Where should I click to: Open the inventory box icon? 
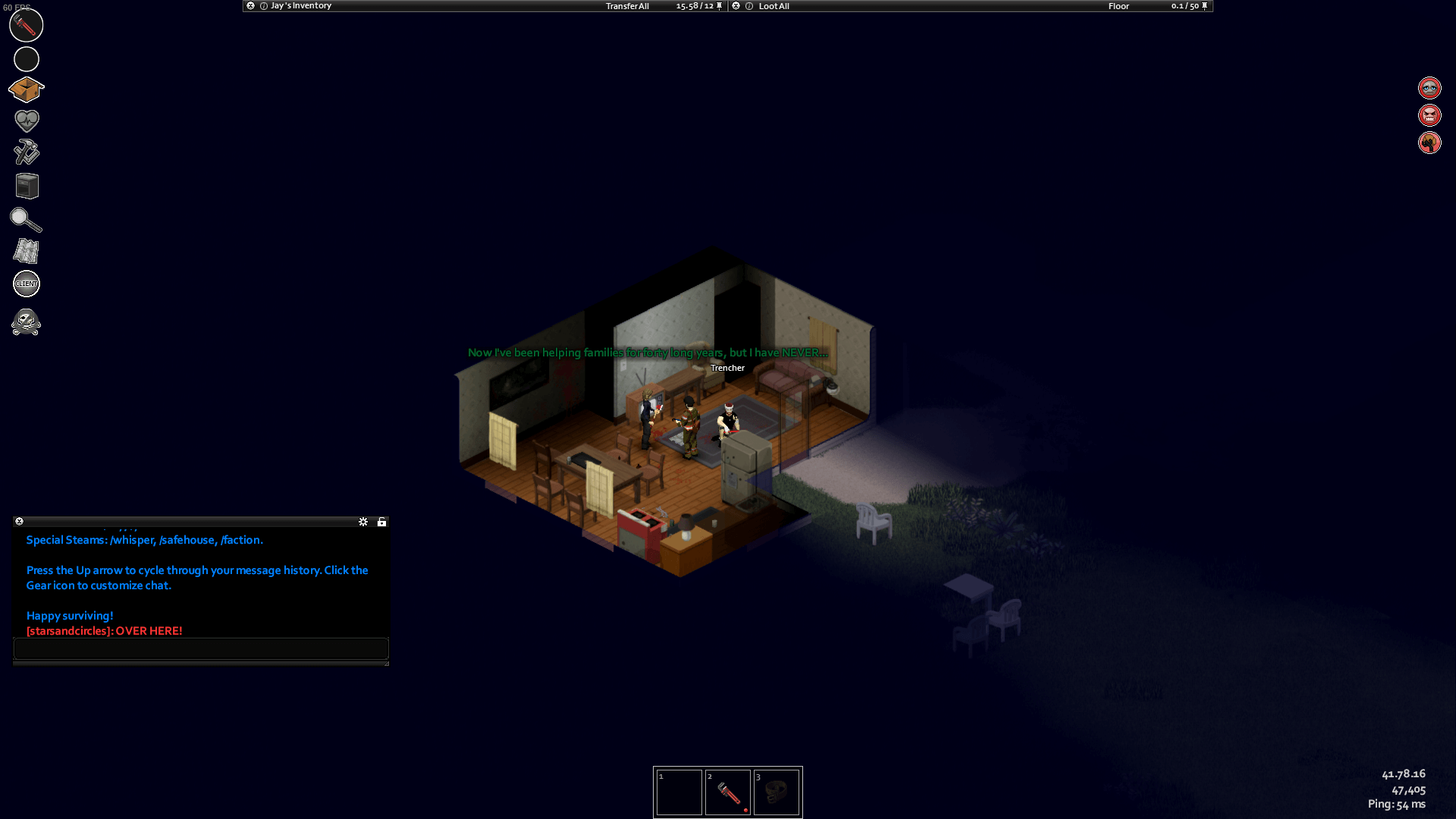tap(26, 89)
